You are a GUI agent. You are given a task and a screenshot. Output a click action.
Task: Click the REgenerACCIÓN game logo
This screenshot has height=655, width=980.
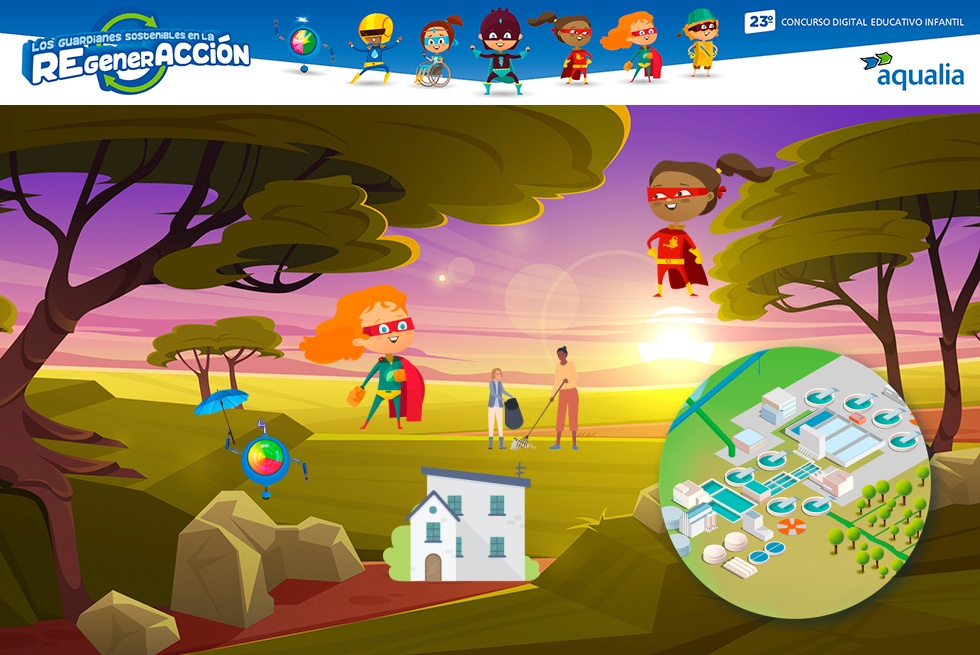[x=140, y=55]
